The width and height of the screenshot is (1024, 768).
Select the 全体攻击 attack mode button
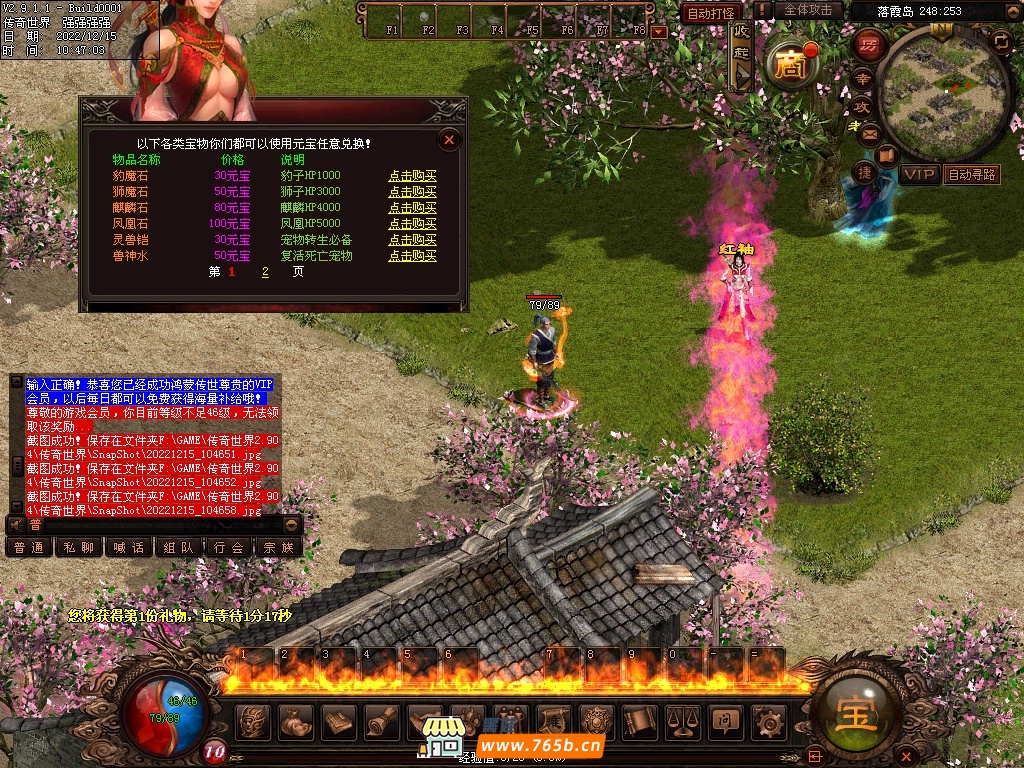[808, 10]
